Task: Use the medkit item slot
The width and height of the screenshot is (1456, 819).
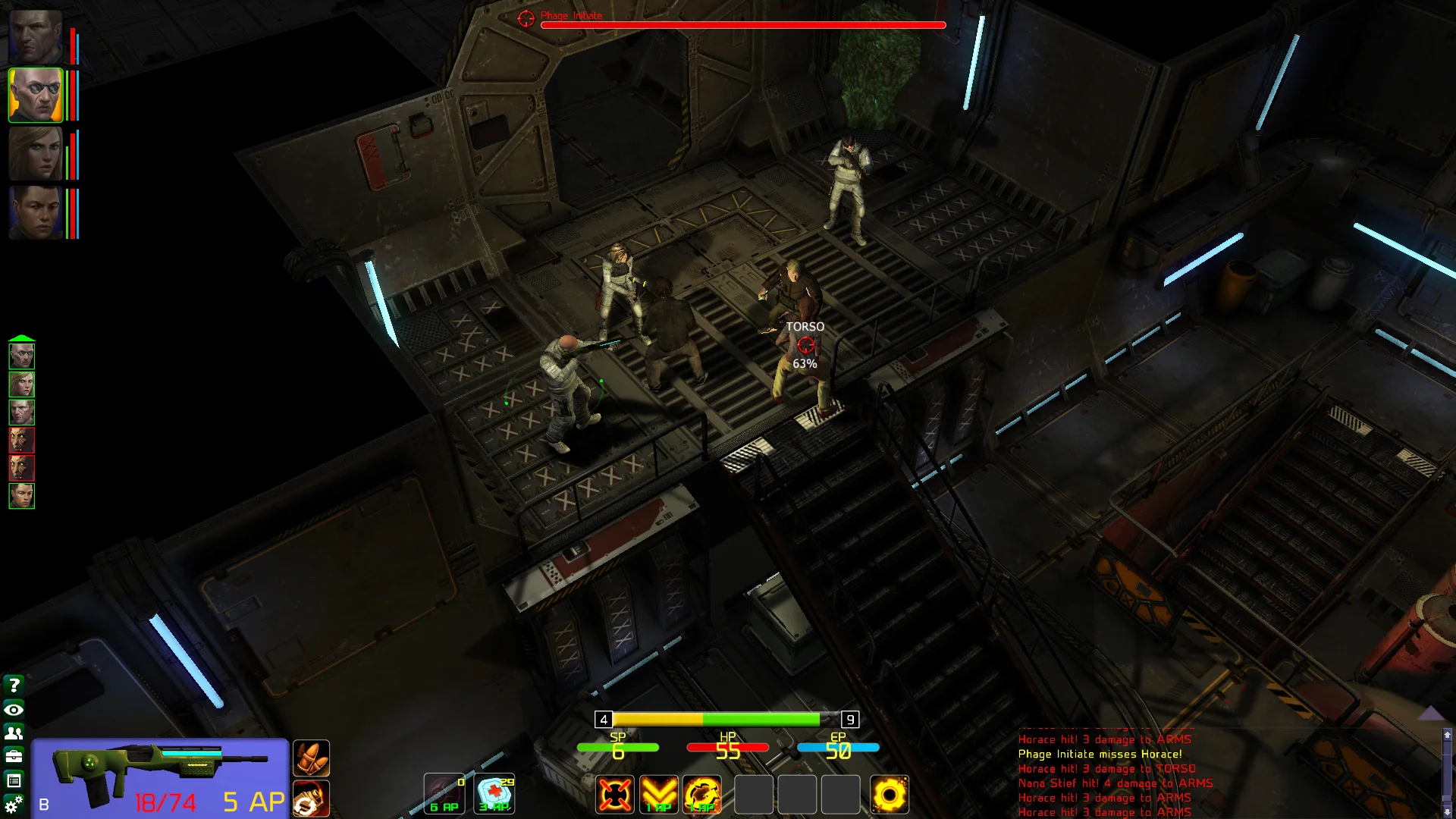Action: [494, 794]
